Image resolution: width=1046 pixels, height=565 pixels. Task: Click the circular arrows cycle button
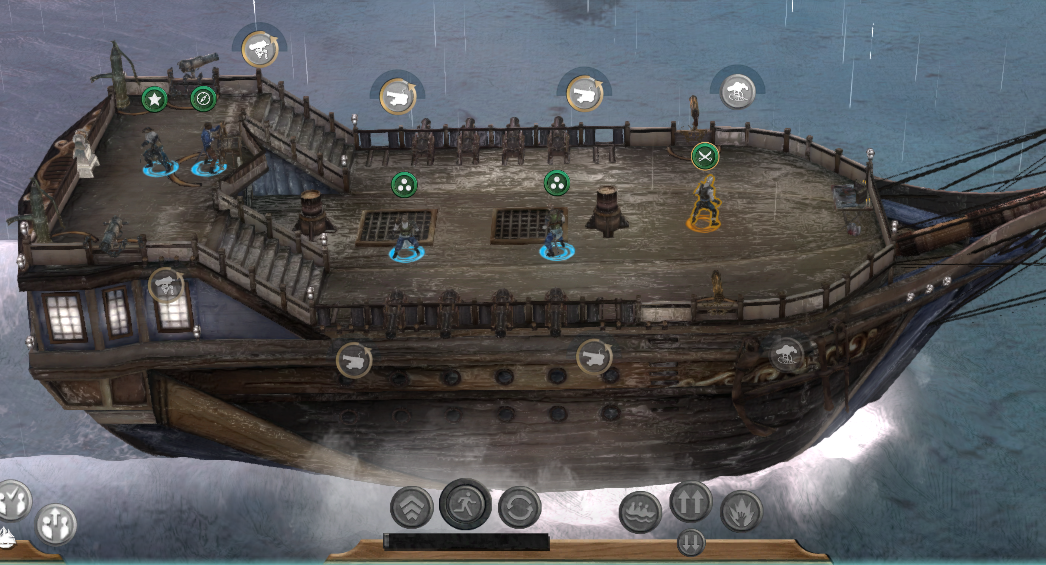click(x=519, y=507)
